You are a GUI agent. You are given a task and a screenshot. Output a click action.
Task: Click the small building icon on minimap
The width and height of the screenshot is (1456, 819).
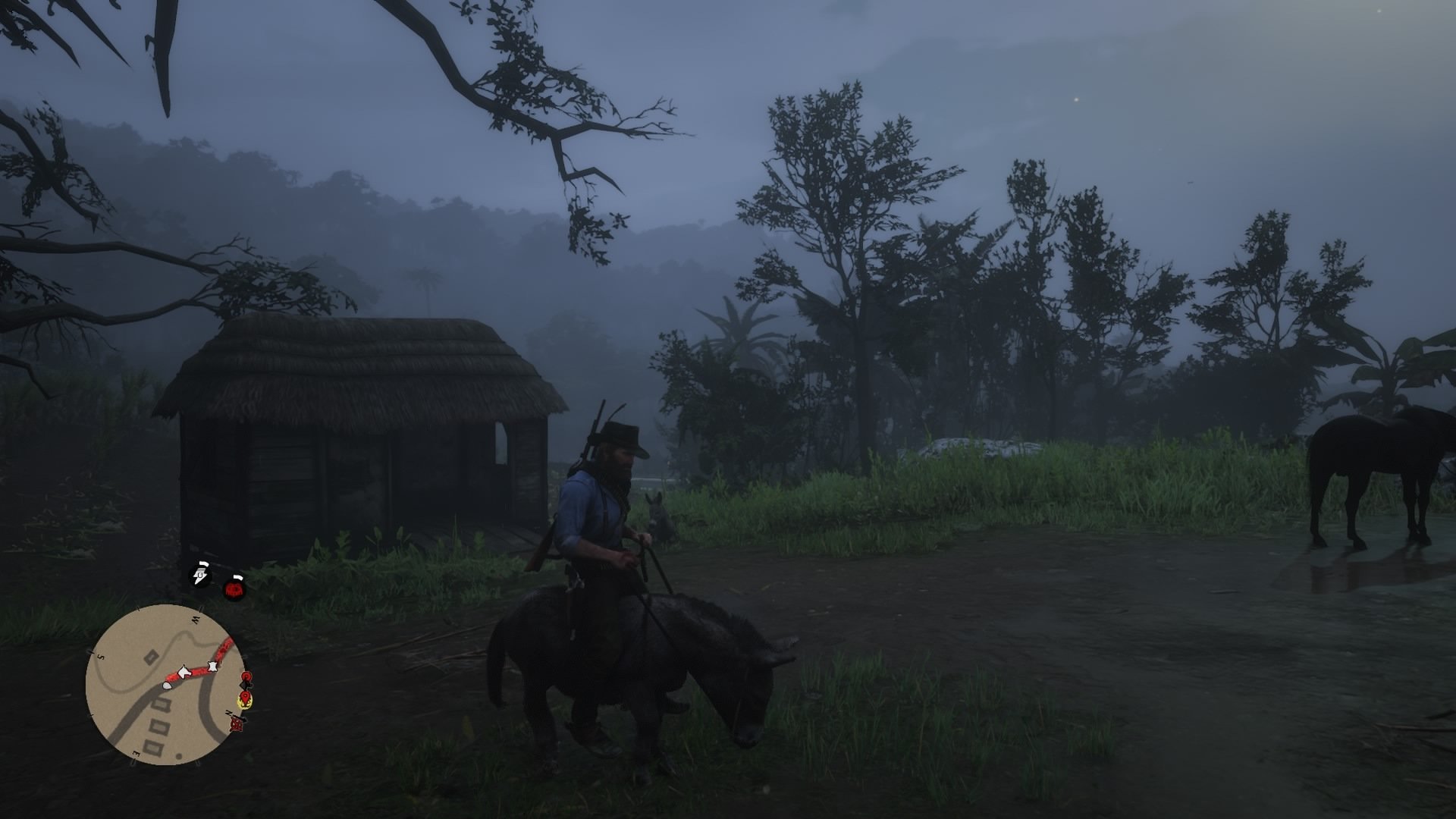pyautogui.click(x=151, y=655)
